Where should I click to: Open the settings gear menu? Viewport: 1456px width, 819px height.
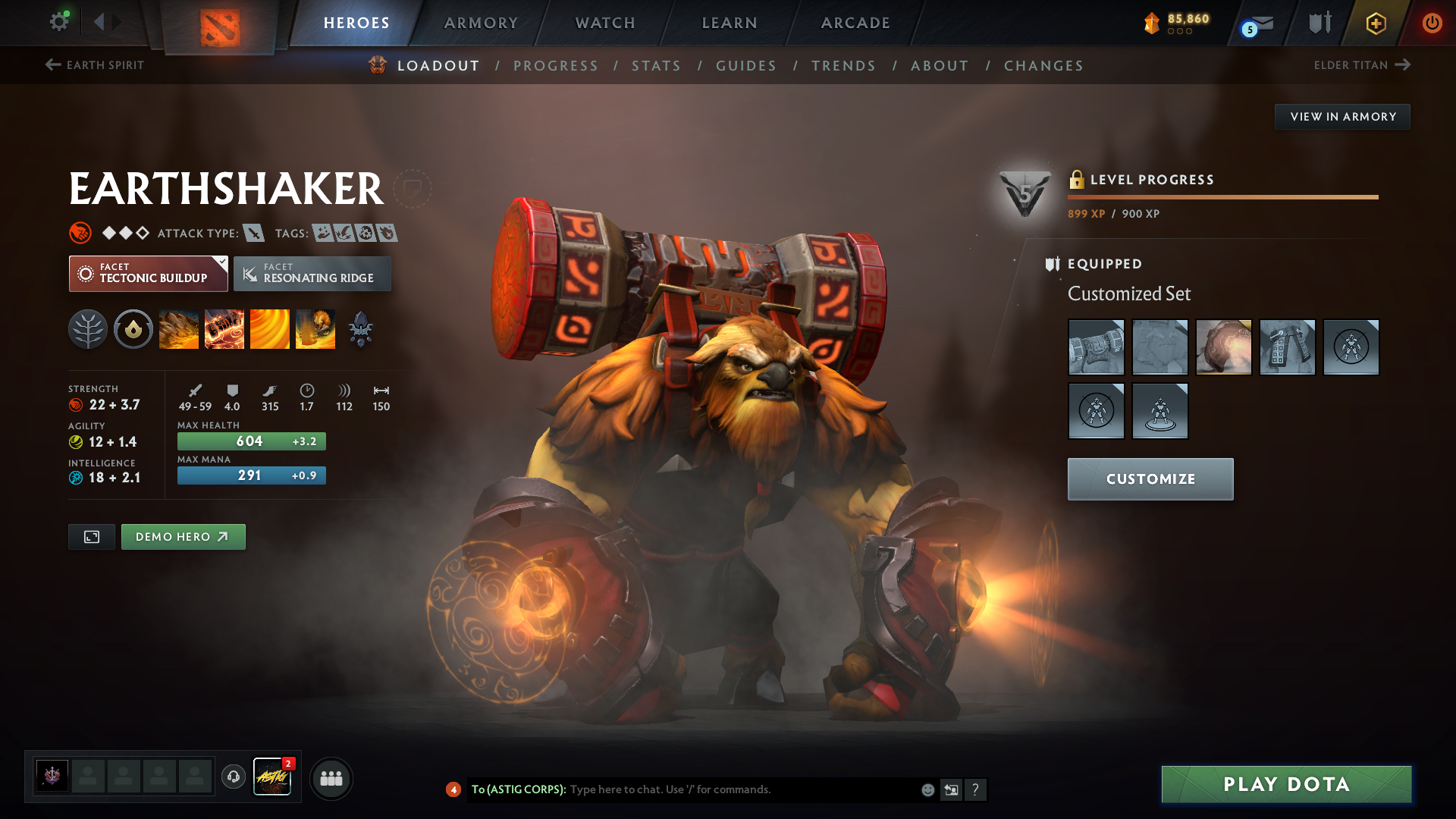[58, 21]
